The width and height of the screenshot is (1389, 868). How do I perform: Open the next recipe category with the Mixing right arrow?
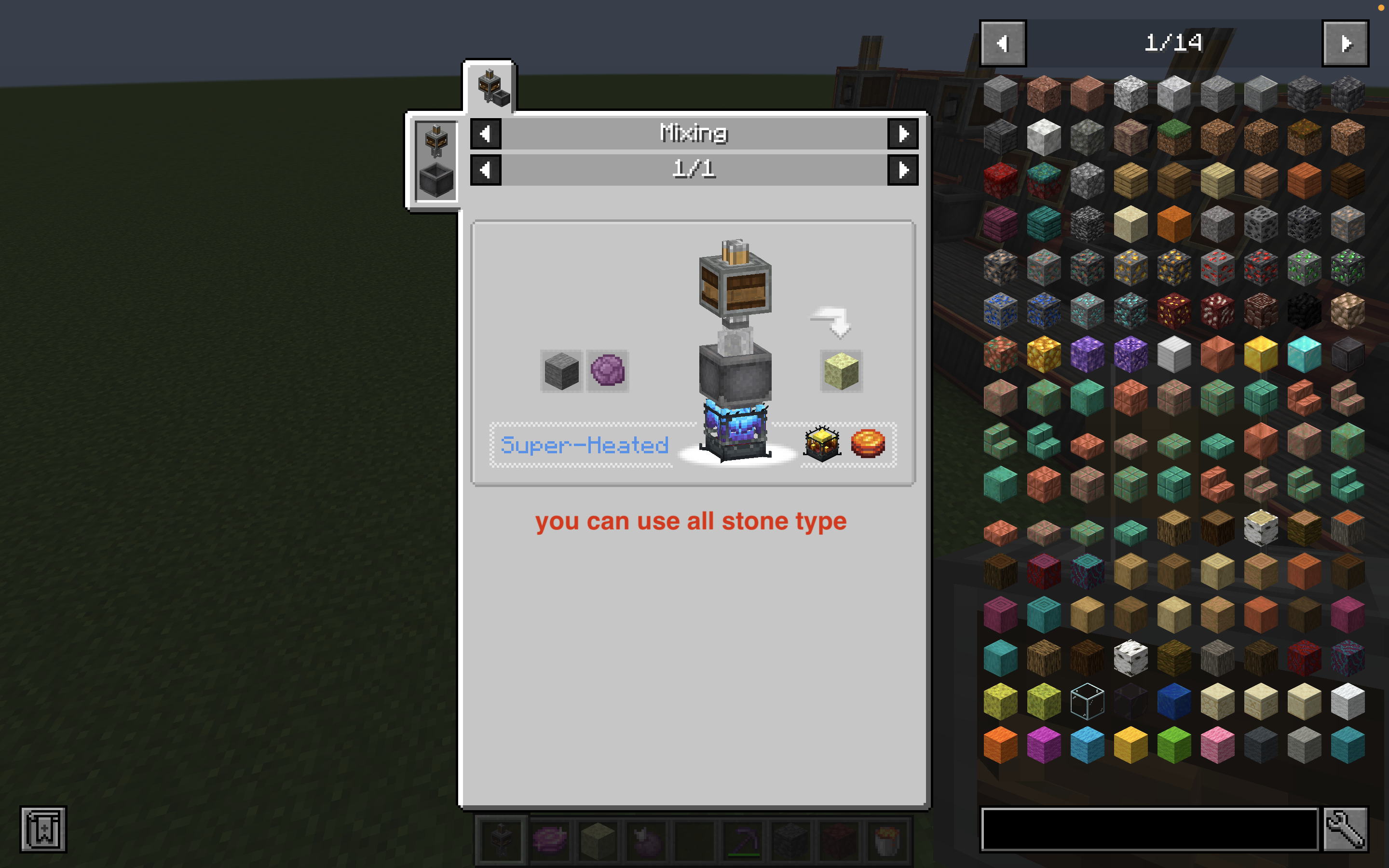pyautogui.click(x=903, y=134)
